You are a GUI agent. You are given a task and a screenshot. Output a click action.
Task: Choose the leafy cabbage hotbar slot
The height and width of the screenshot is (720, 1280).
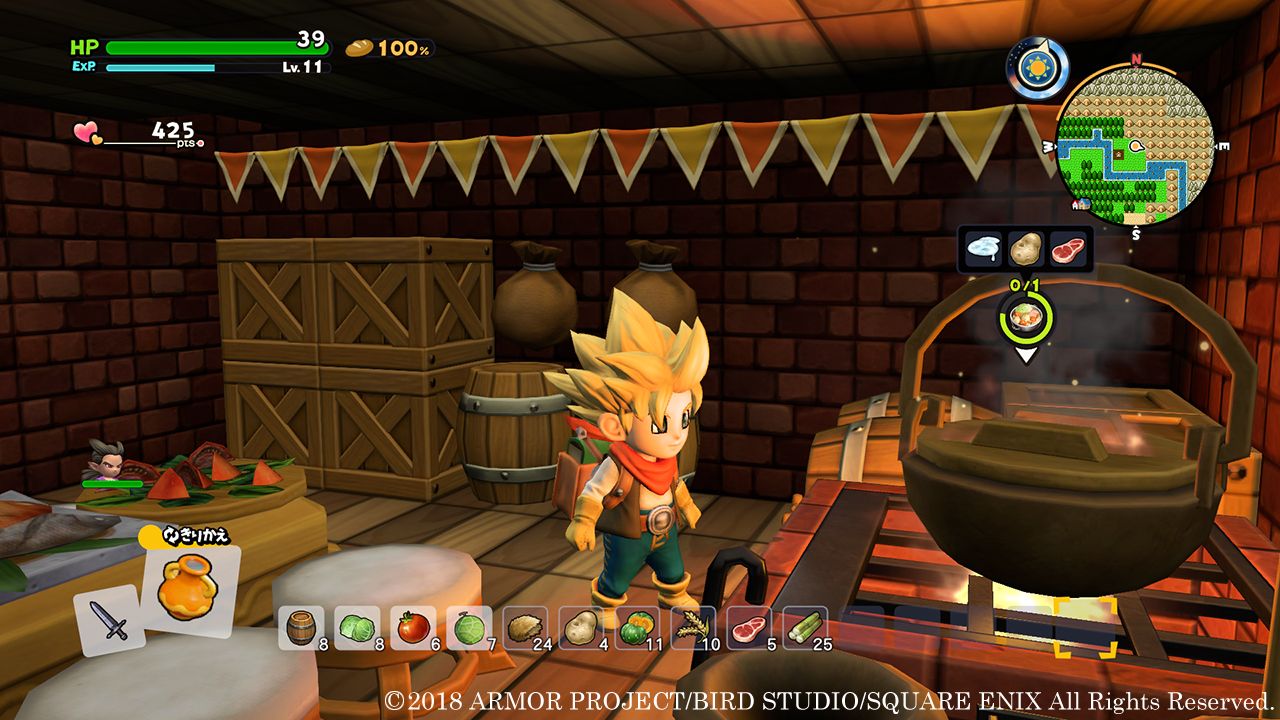pos(356,627)
